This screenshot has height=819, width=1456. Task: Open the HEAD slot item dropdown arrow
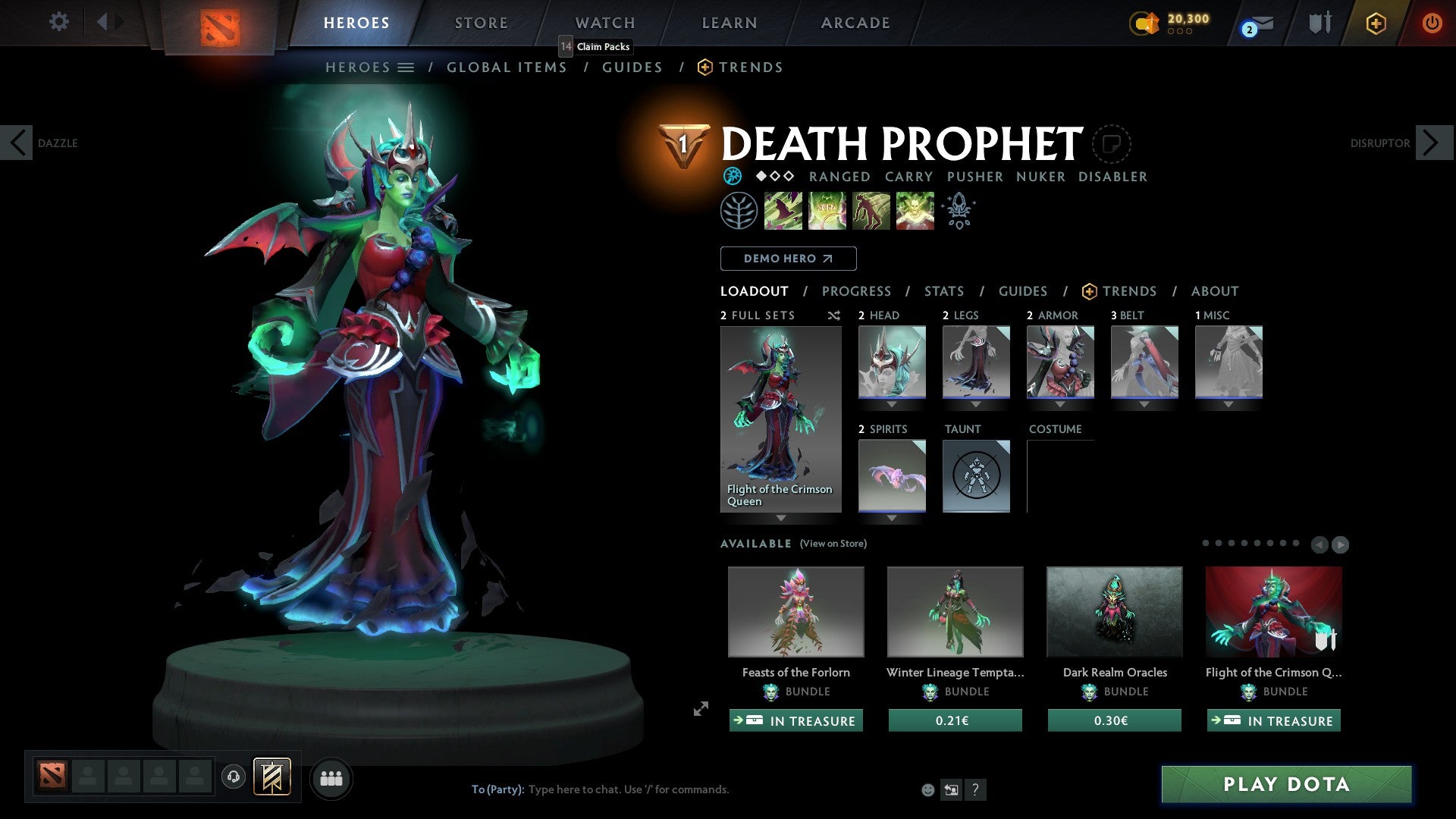point(891,404)
